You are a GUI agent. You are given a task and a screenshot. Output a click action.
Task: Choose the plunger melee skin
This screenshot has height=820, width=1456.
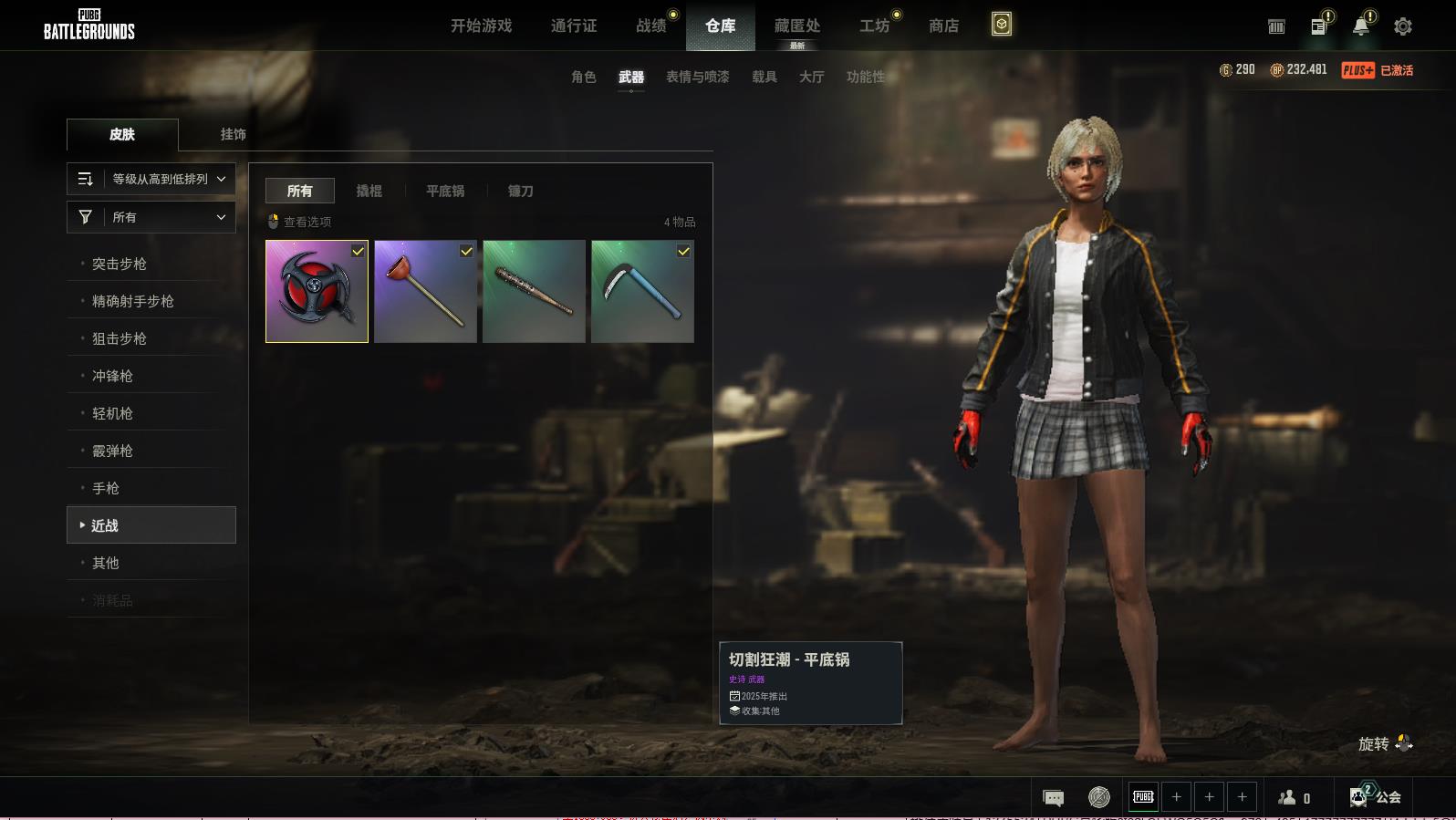point(425,291)
